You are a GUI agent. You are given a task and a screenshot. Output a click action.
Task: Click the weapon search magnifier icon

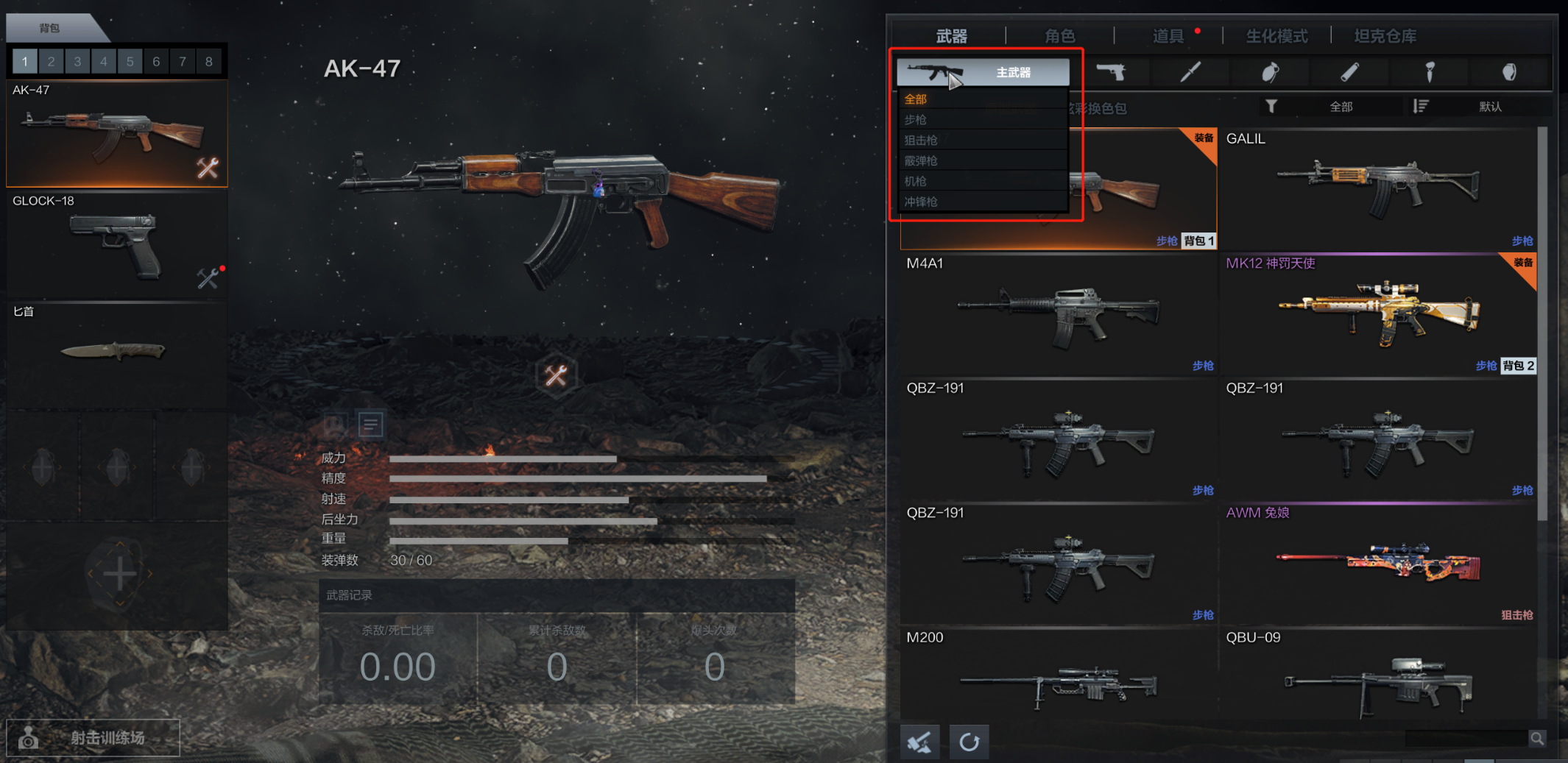[x=1537, y=738]
